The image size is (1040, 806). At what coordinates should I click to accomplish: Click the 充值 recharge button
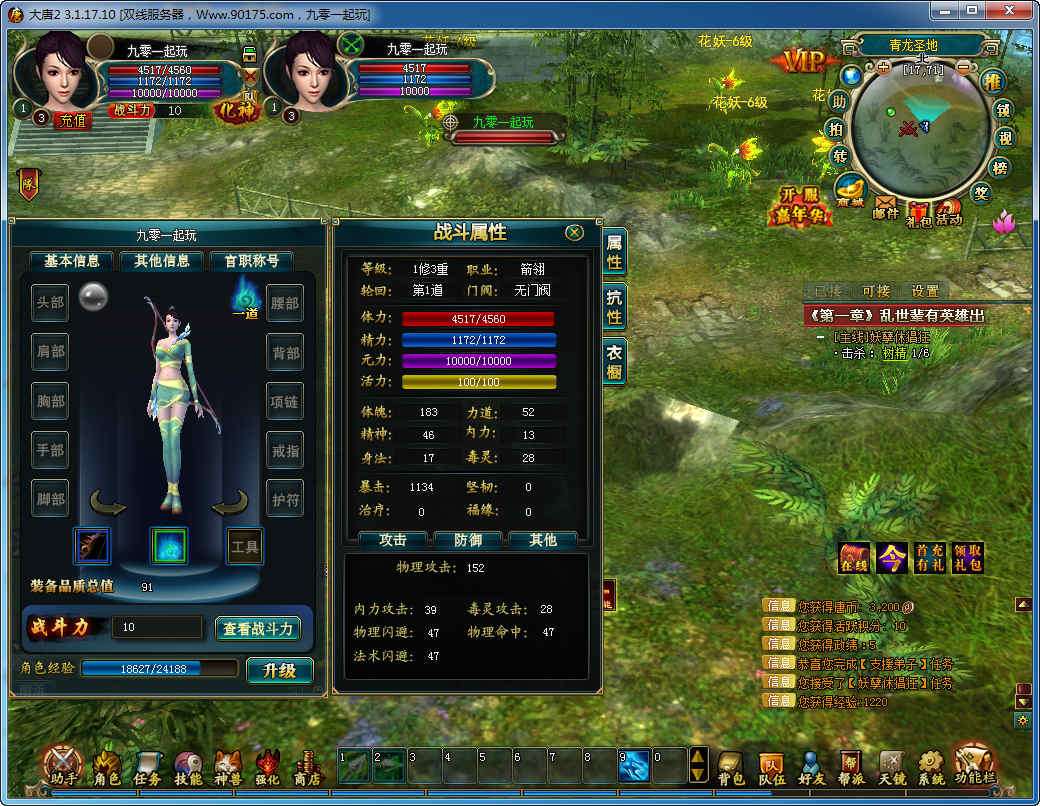click(x=73, y=119)
